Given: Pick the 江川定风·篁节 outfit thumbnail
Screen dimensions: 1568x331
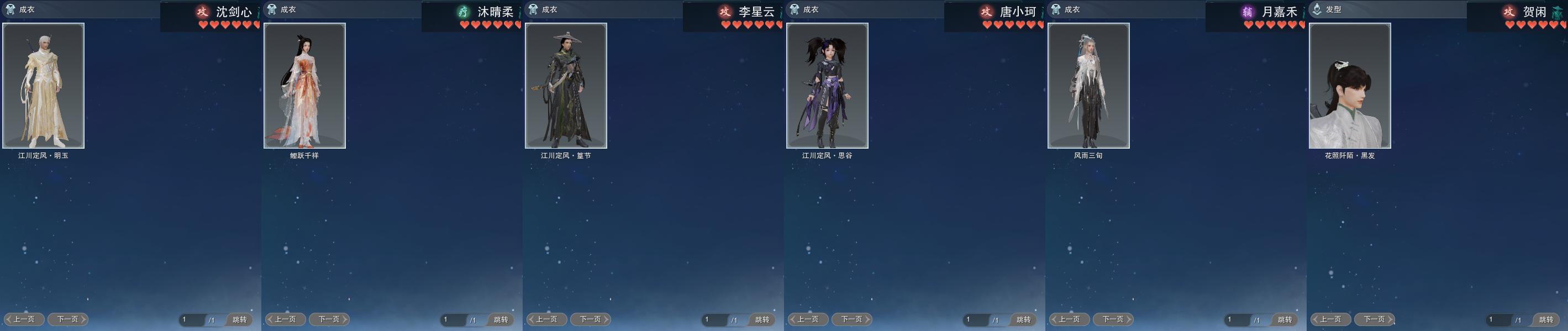Looking at the screenshot, I should pyautogui.click(x=565, y=86).
